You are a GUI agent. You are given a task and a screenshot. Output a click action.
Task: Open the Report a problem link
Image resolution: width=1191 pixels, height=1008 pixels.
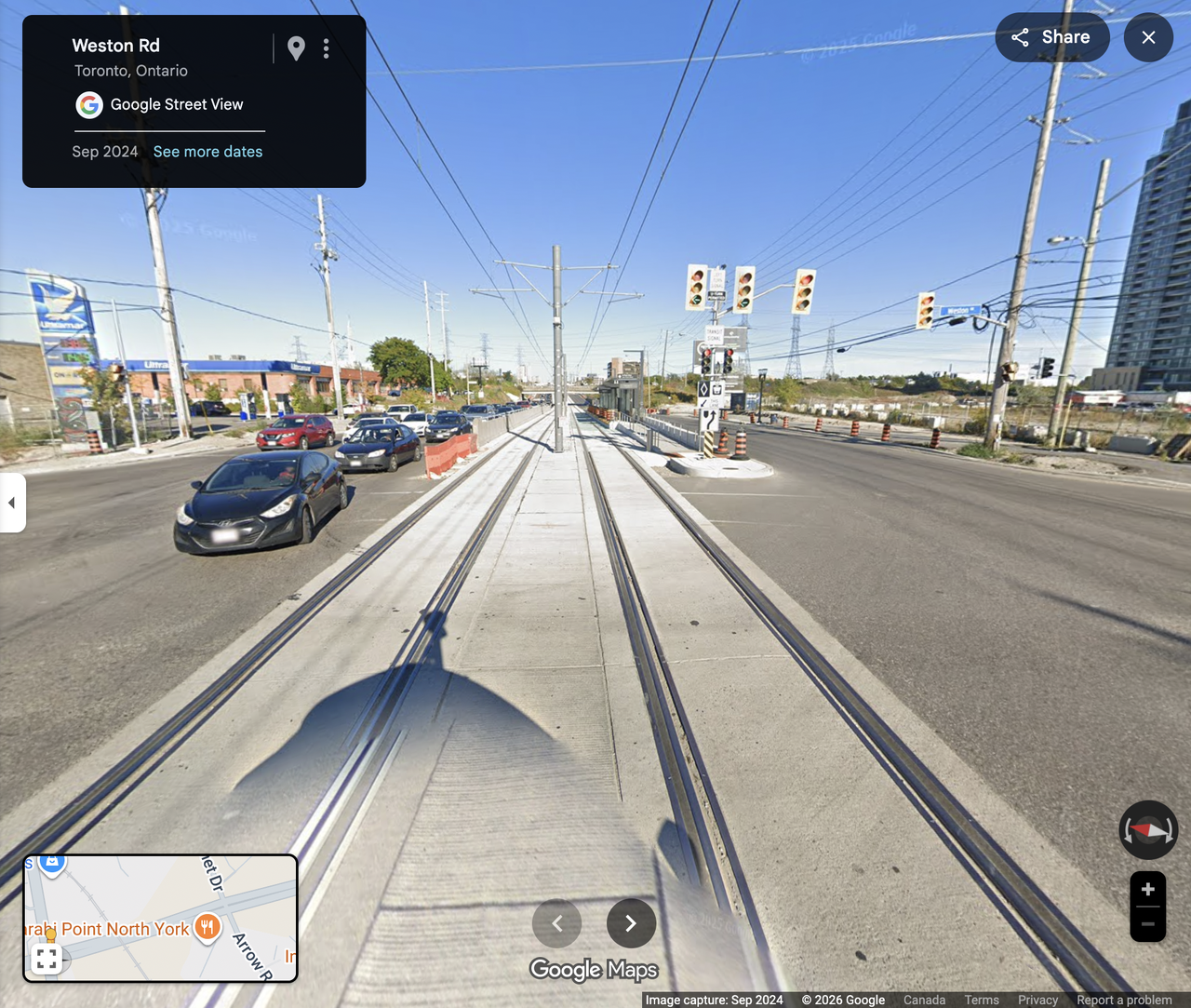click(1124, 1001)
